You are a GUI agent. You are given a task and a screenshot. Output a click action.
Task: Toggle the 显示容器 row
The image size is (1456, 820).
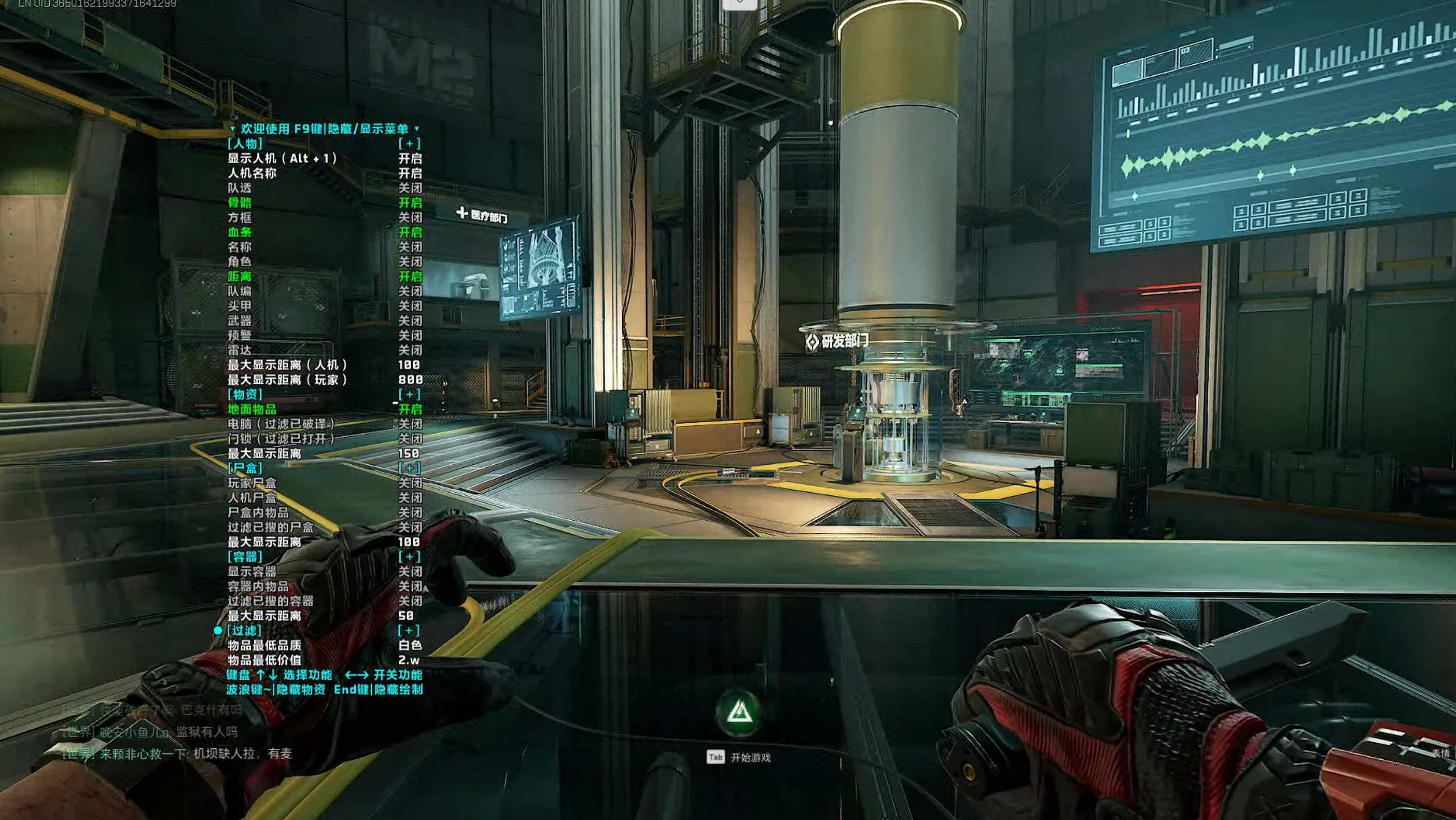pyautogui.click(x=252, y=571)
